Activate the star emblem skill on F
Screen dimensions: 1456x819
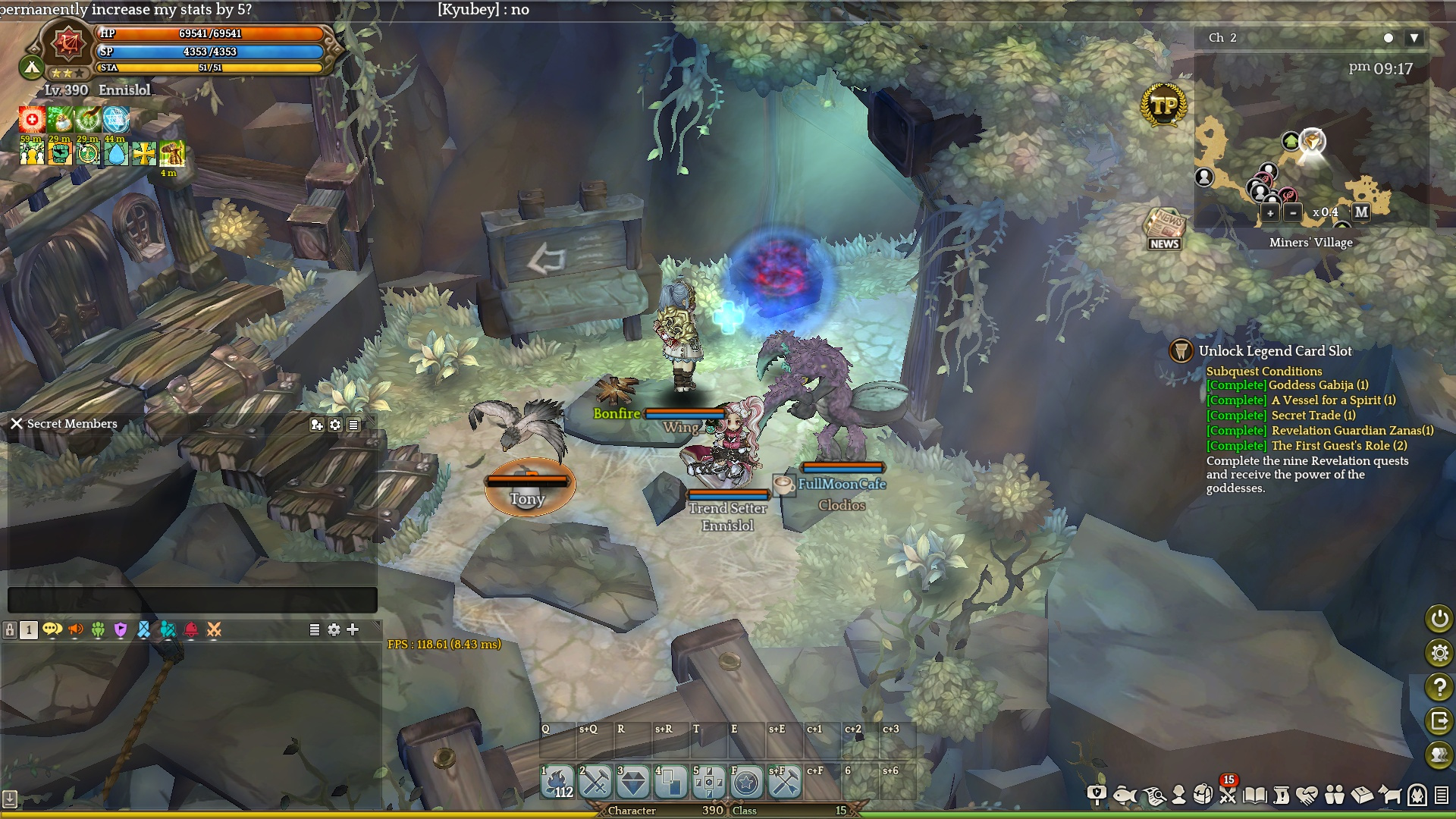coord(746,783)
